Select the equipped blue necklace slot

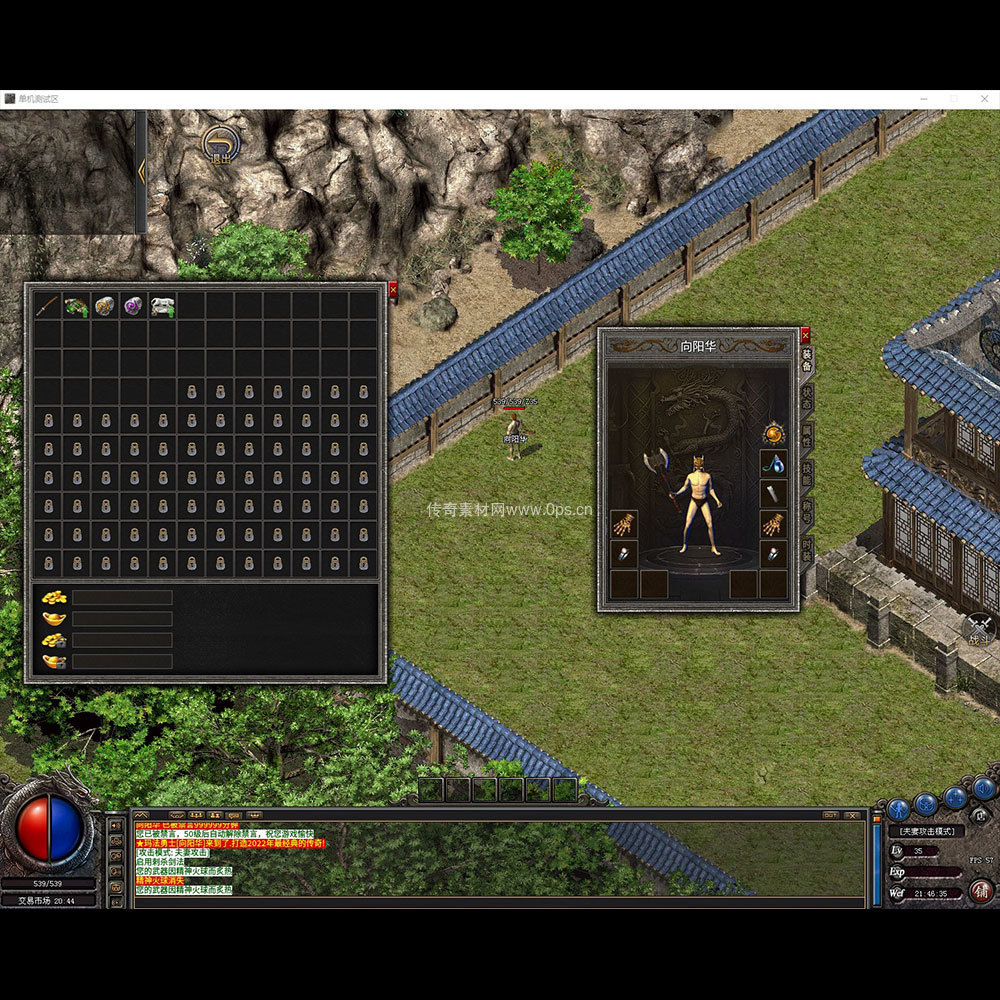click(x=773, y=463)
